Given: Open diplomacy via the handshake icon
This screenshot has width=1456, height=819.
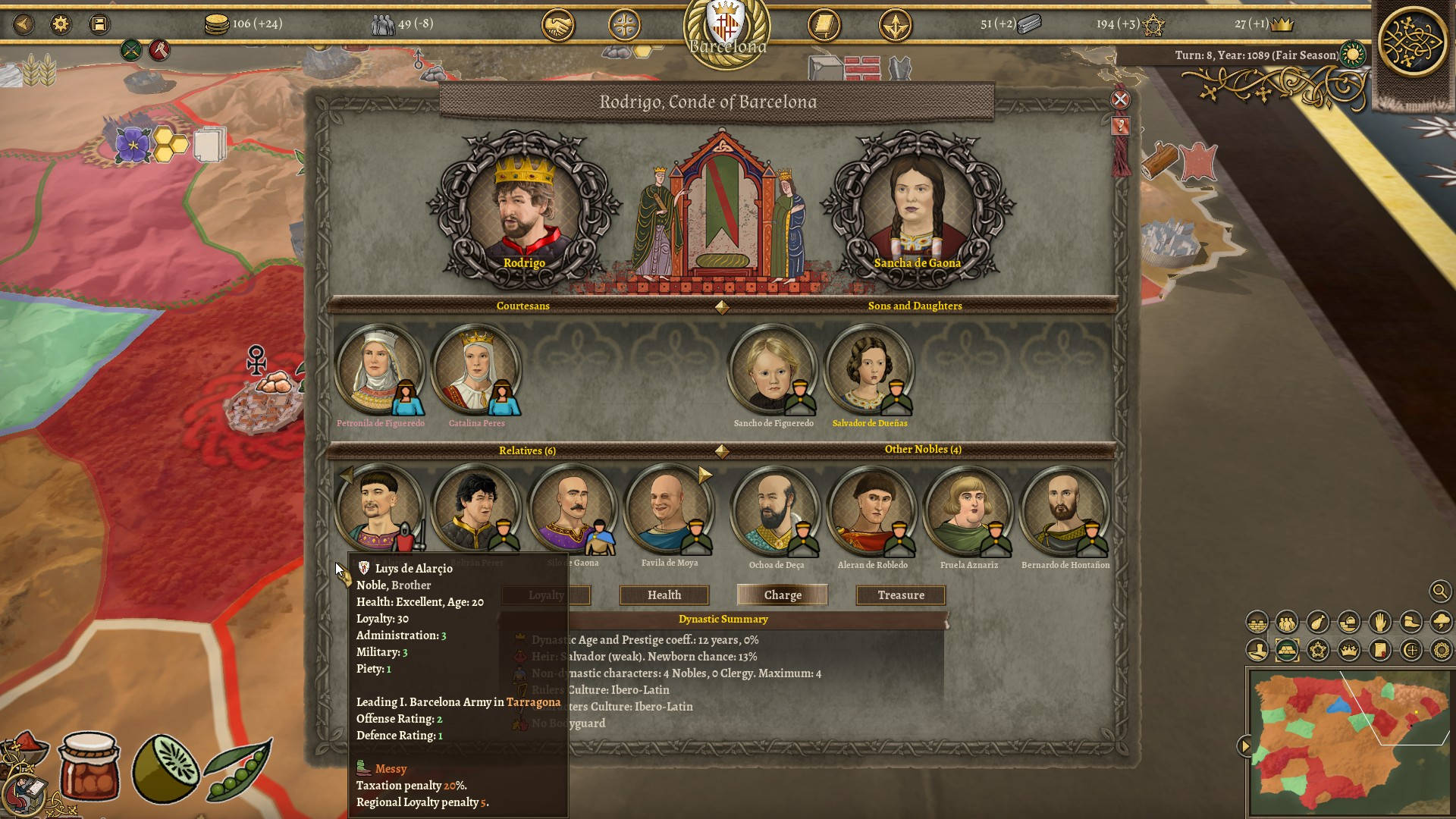Looking at the screenshot, I should [559, 24].
